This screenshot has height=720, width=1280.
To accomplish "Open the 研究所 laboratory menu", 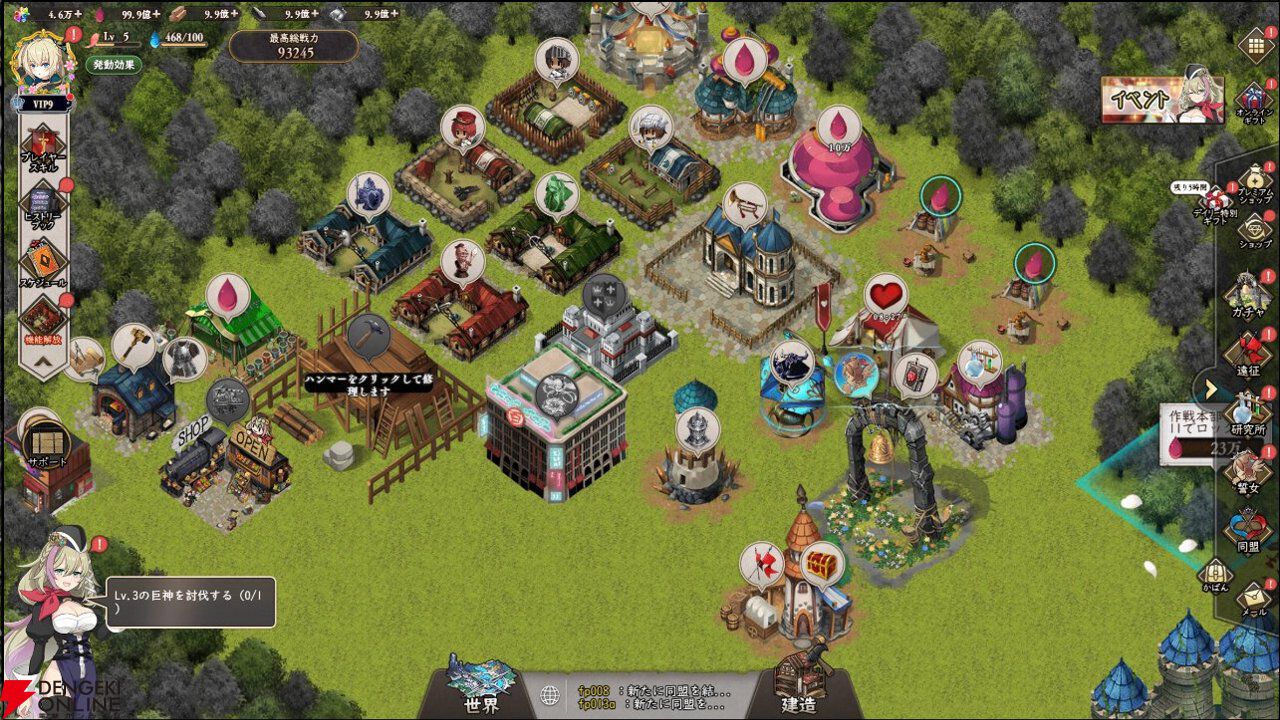I will pyautogui.click(x=1248, y=412).
